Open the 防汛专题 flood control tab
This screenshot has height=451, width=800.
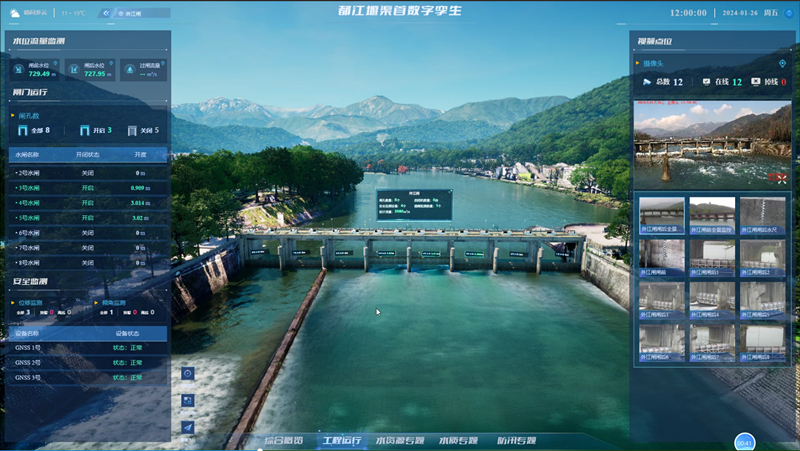pyautogui.click(x=517, y=440)
